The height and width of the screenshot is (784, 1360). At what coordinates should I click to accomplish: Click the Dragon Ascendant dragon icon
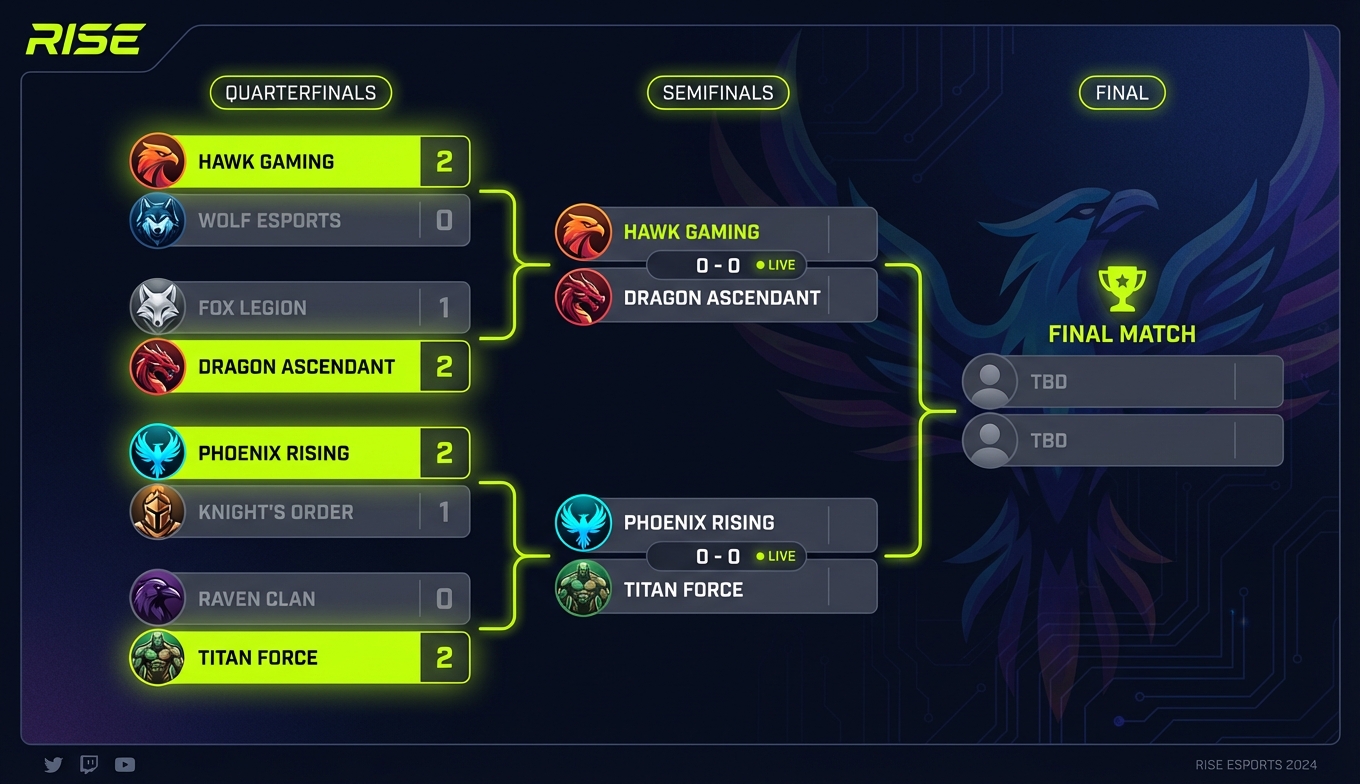tap(158, 366)
